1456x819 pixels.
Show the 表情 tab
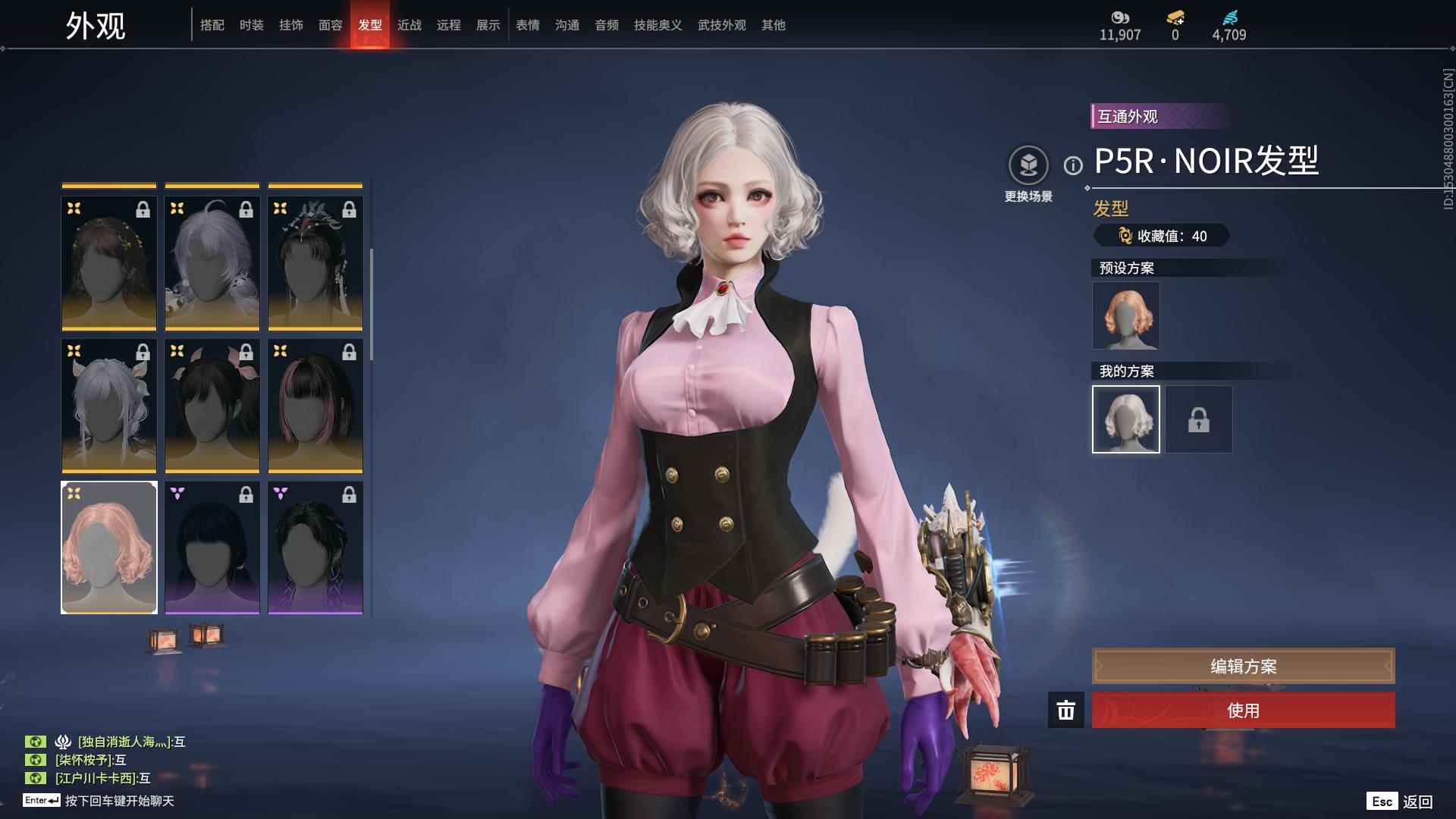(527, 25)
